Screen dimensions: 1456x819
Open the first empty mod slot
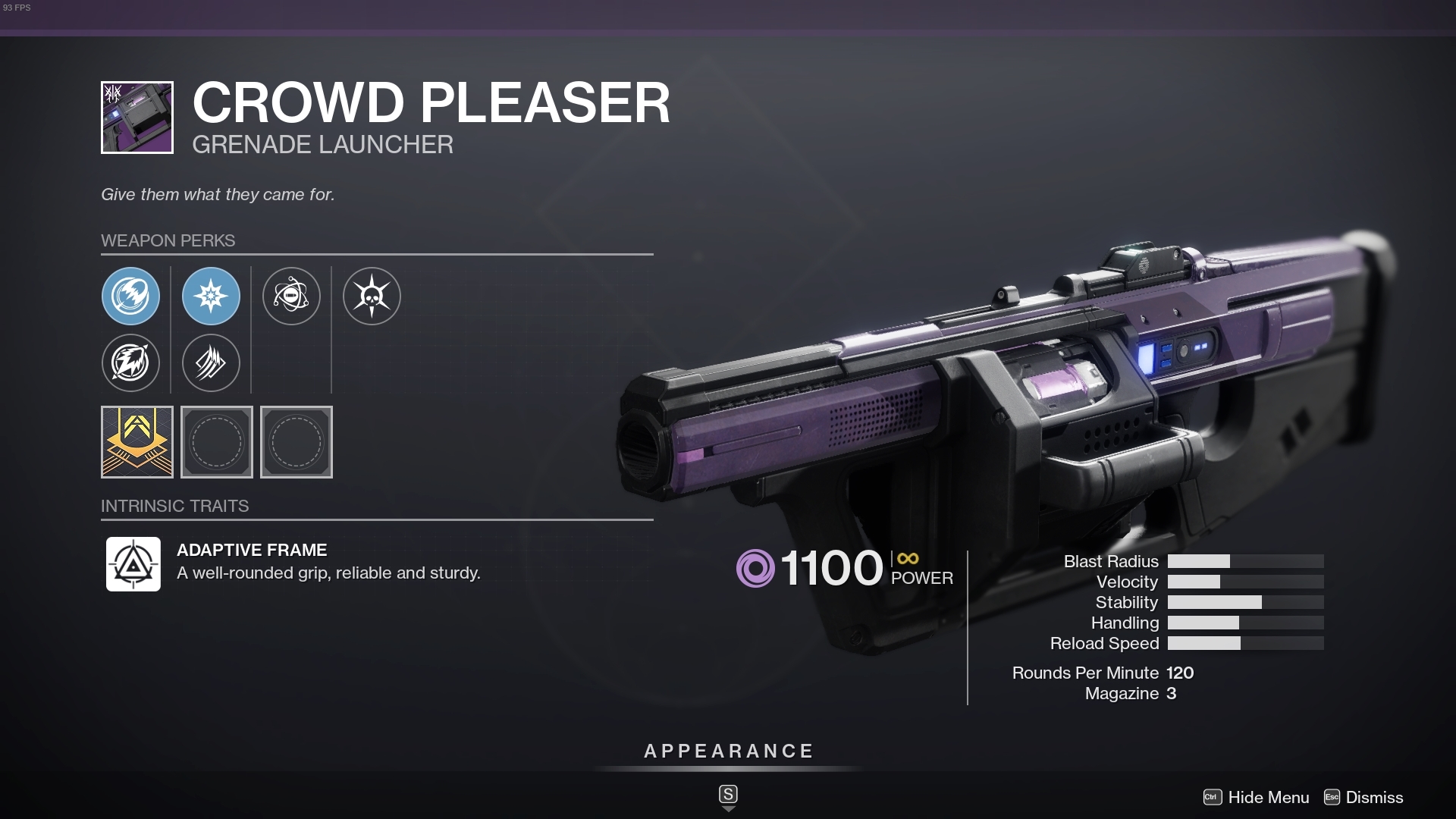point(217,442)
